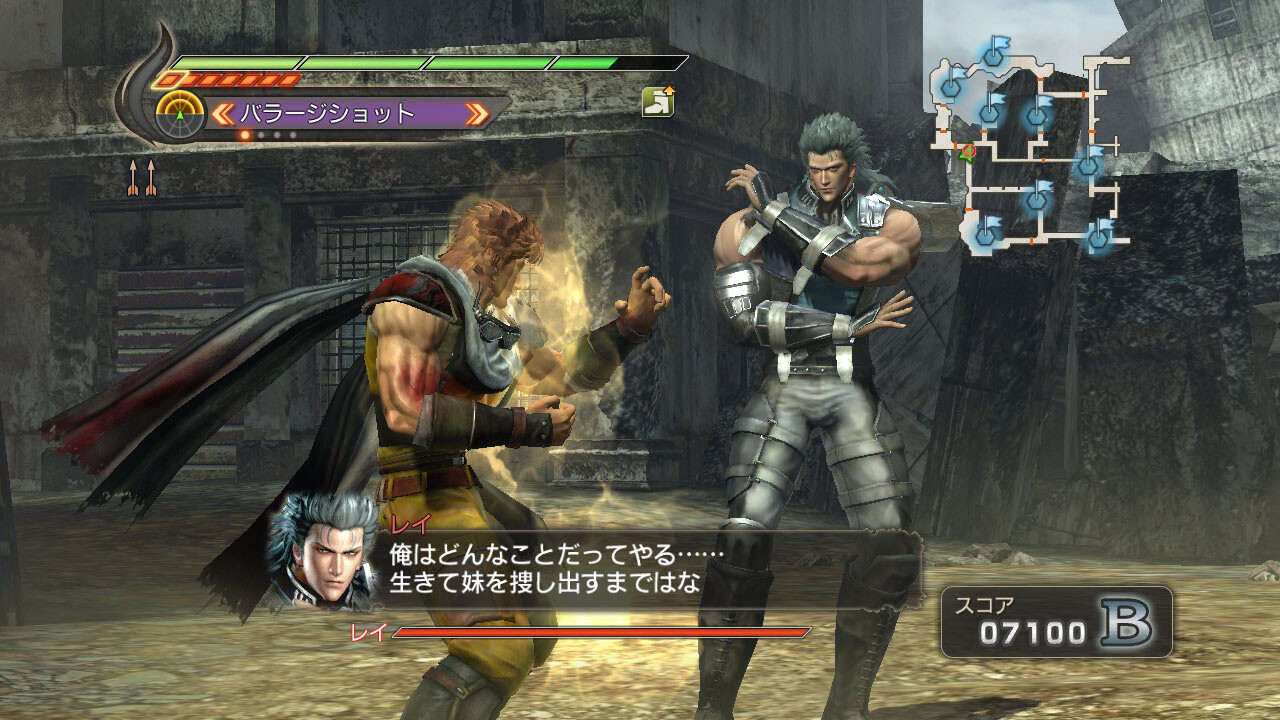Select the bottom-left flag node on the minimap
Image resolution: width=1280 pixels, height=720 pixels.
tap(984, 236)
